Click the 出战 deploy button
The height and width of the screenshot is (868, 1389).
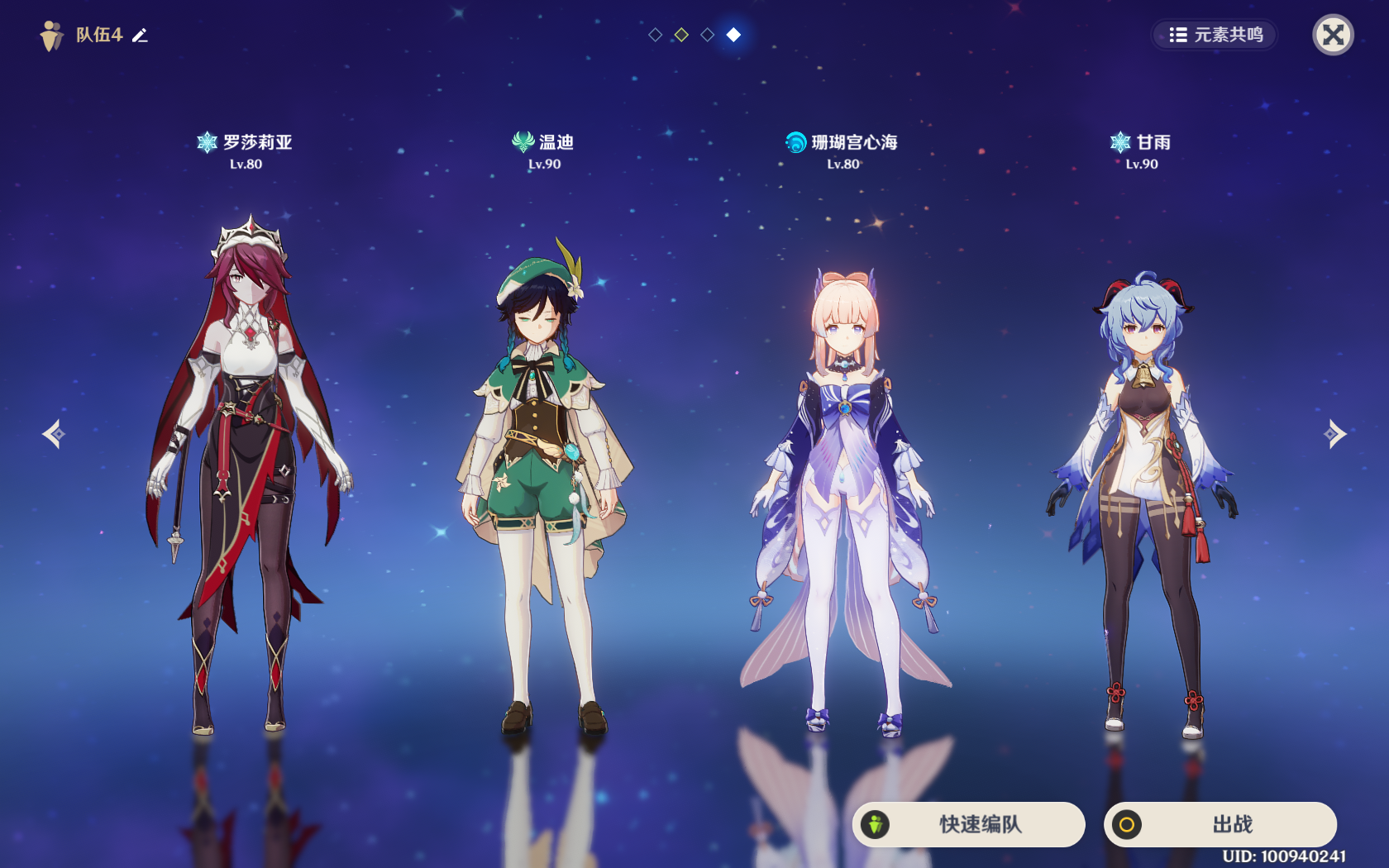(1220, 824)
